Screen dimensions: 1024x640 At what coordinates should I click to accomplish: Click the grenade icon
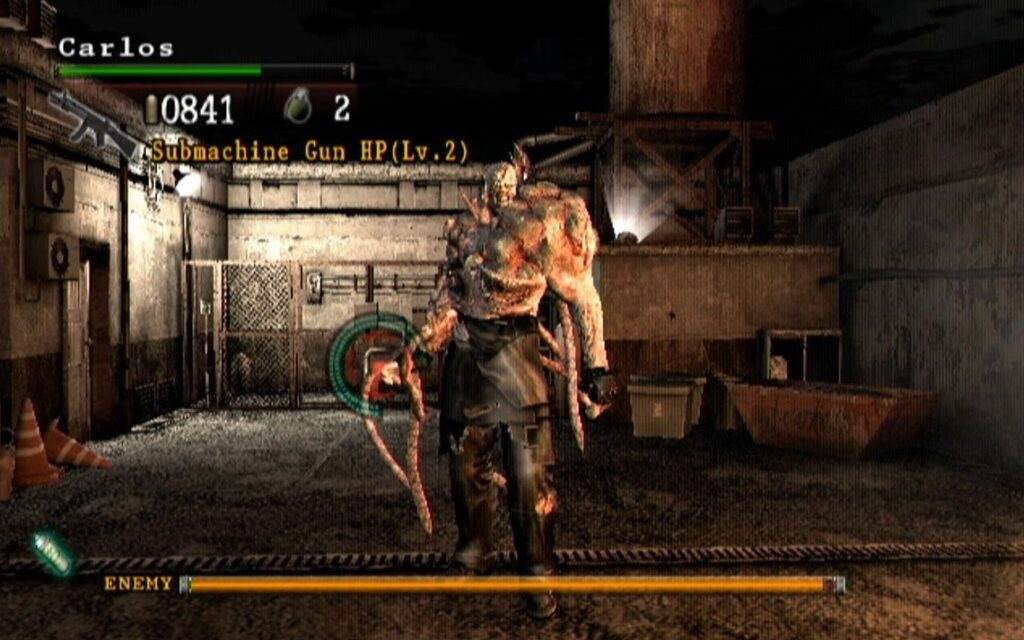(x=297, y=106)
